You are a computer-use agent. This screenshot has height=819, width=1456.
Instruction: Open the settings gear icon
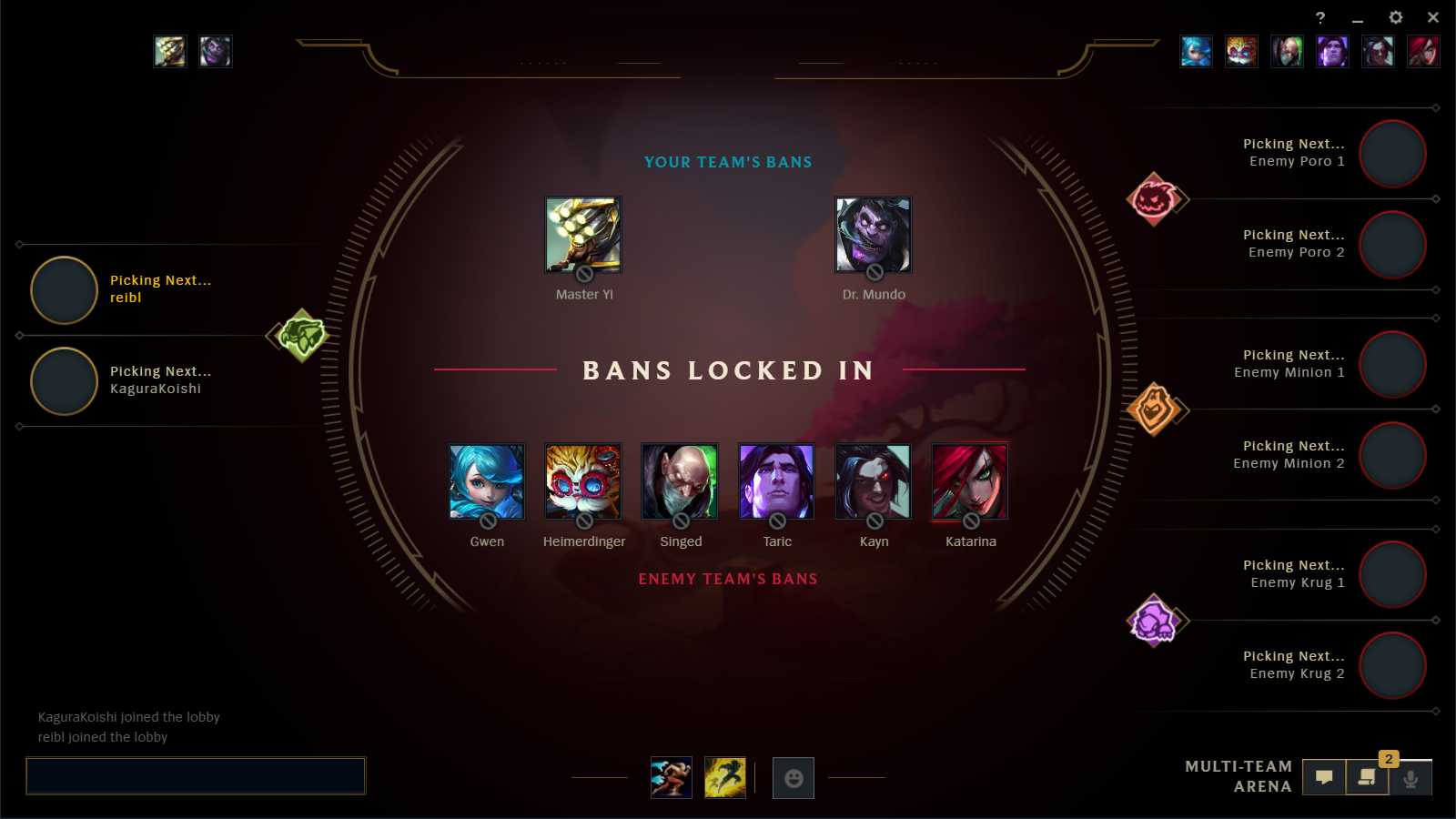[x=1395, y=17]
